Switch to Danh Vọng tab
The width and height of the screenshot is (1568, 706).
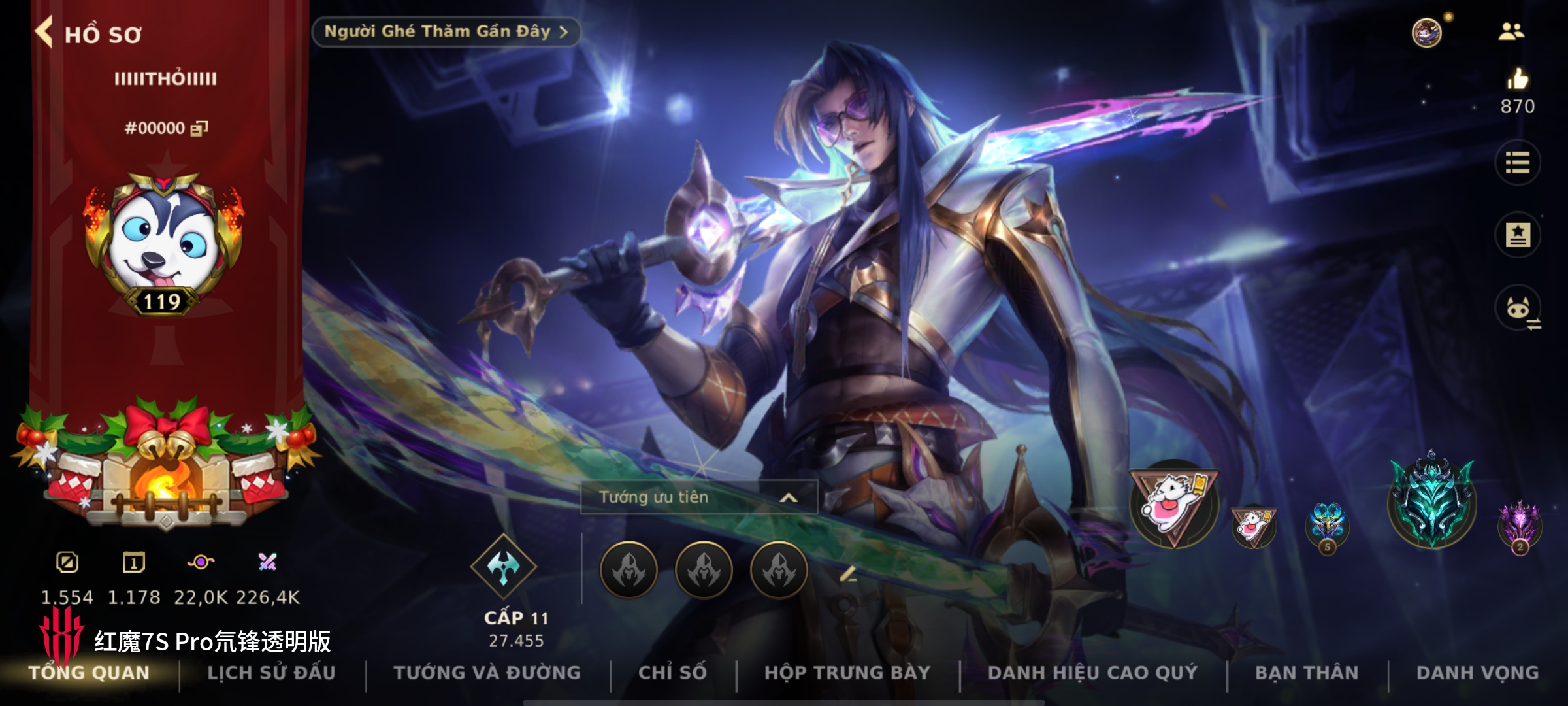click(1477, 673)
